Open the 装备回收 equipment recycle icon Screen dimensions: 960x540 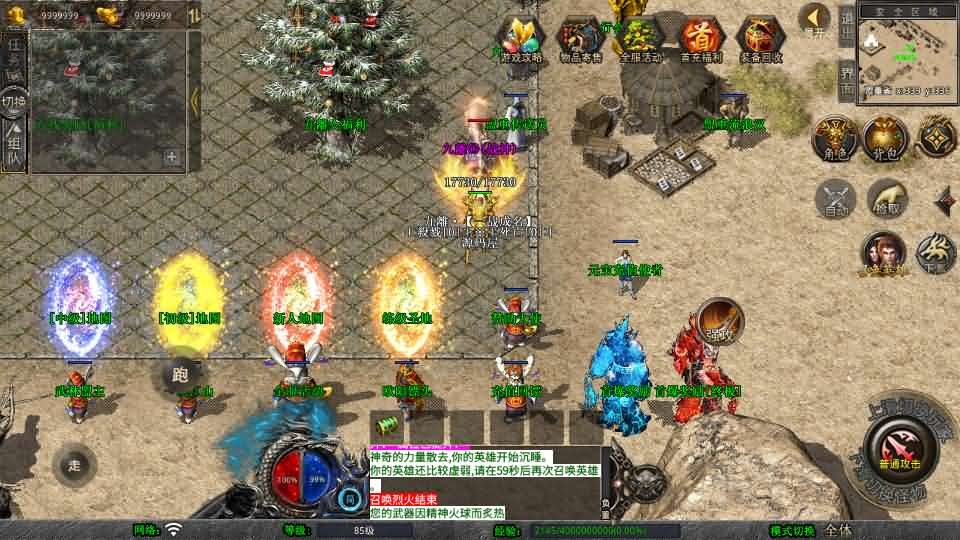pyautogui.click(x=762, y=40)
